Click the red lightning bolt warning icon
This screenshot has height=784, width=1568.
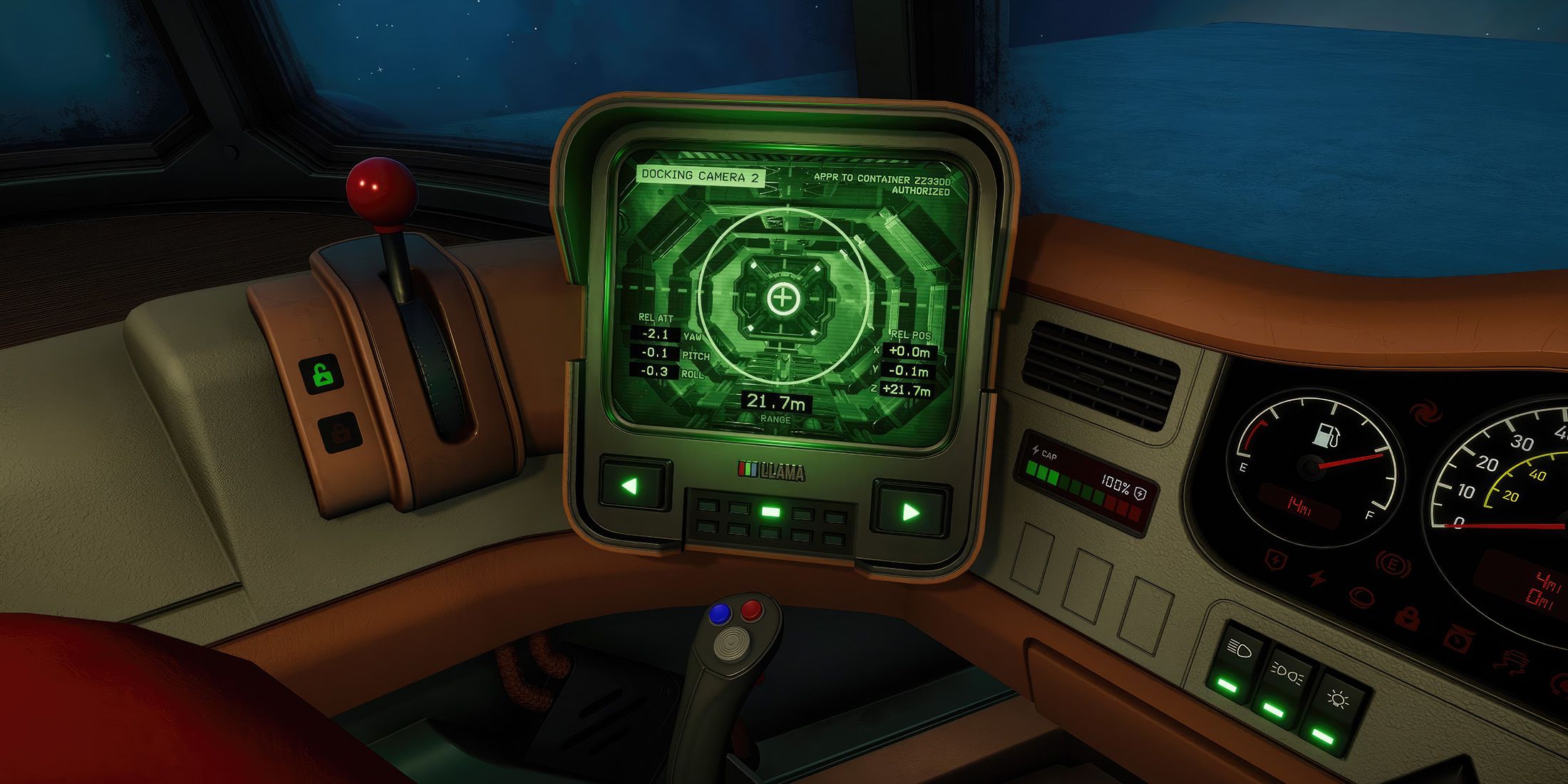pyautogui.click(x=1316, y=577)
